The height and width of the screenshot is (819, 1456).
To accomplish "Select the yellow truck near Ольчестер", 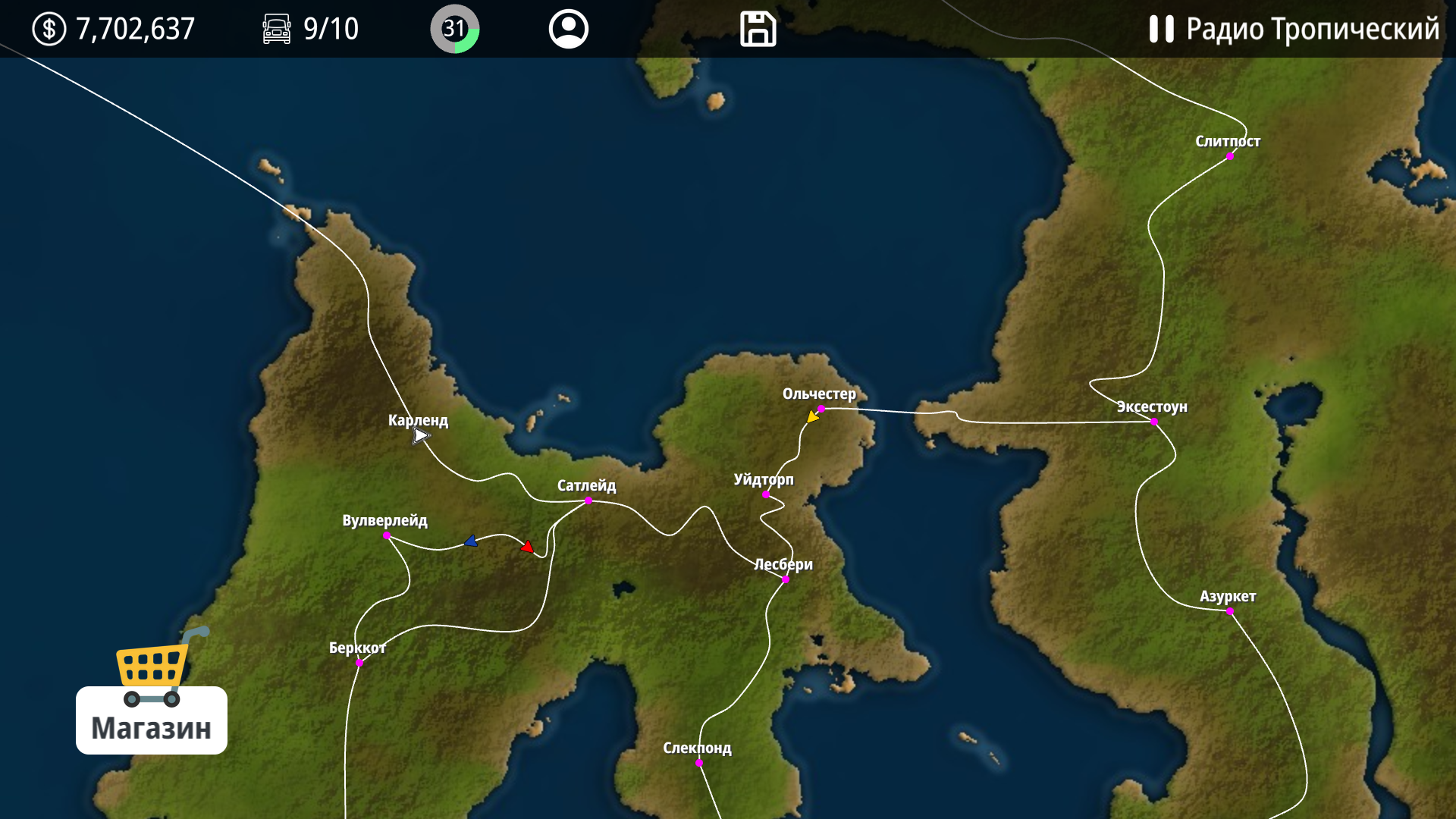I will 812,416.
